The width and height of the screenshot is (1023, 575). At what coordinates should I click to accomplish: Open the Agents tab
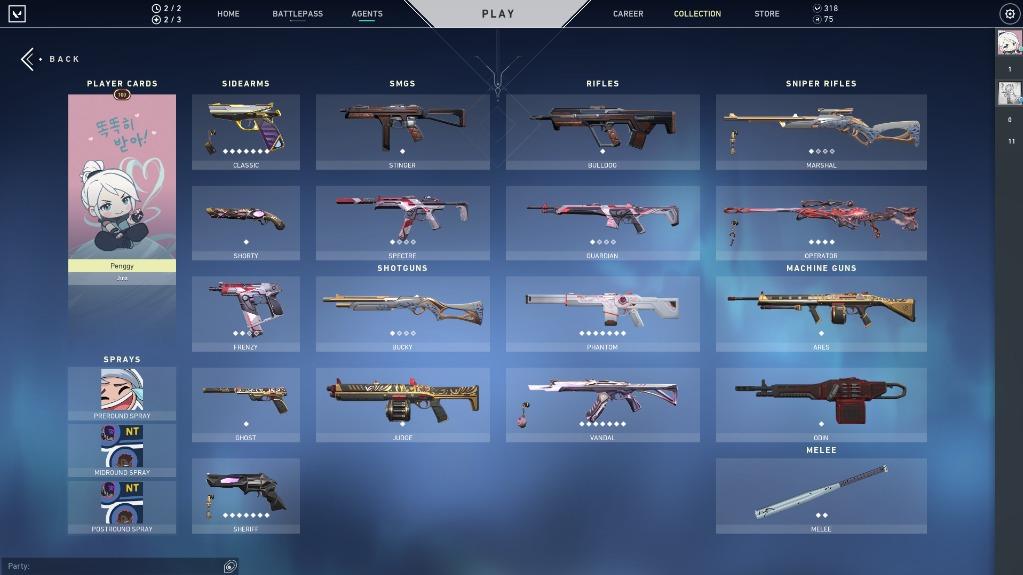click(x=367, y=14)
